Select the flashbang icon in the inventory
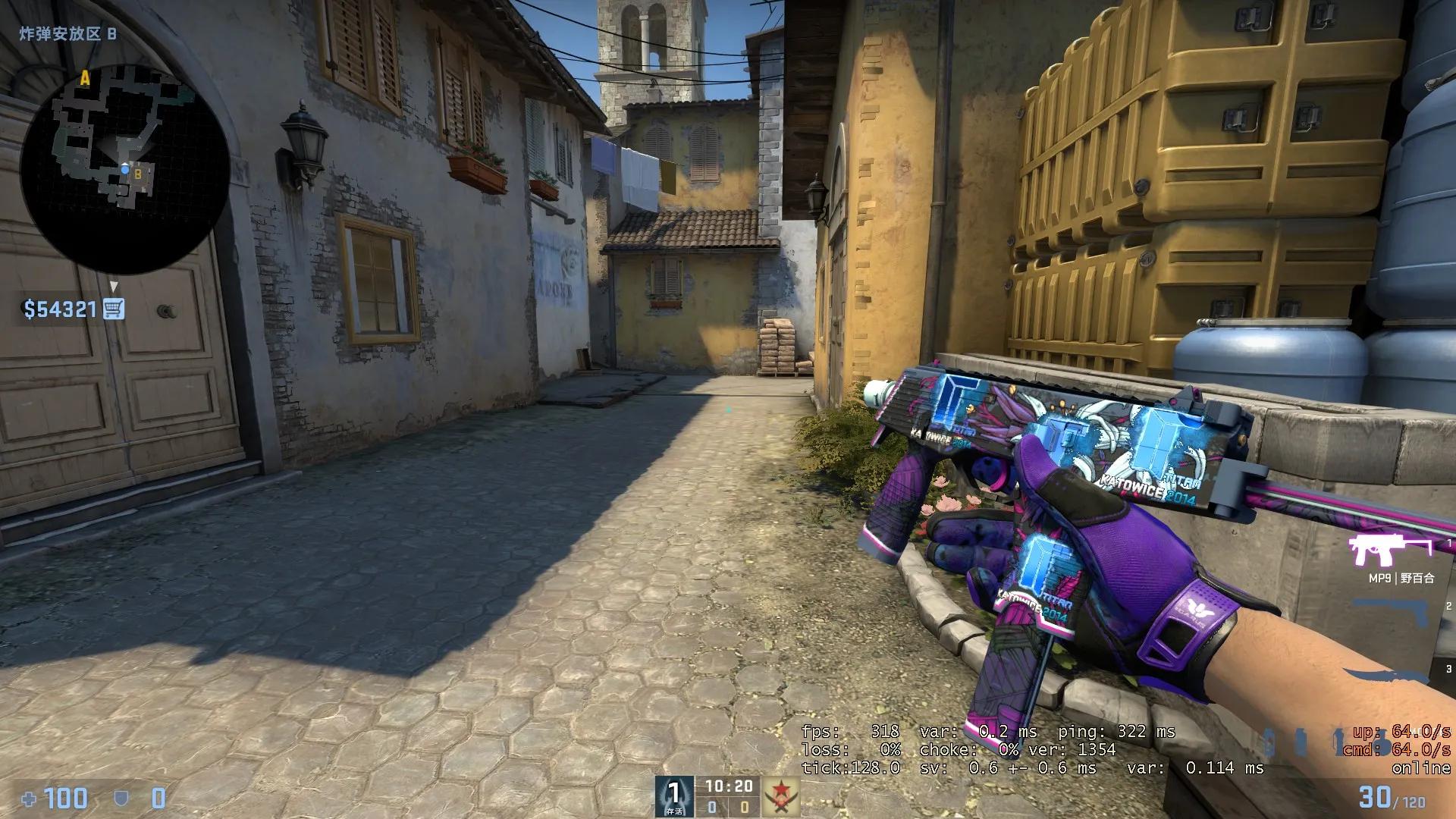The image size is (1456, 819). point(1339,742)
